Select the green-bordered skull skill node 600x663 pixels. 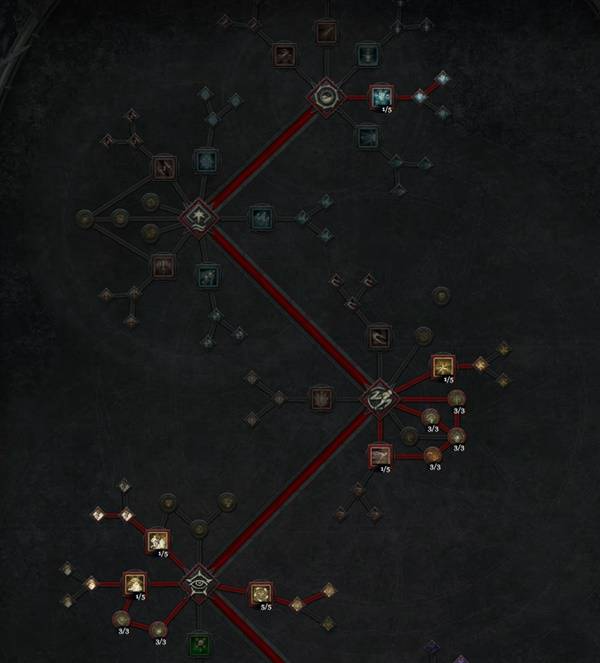(199, 643)
